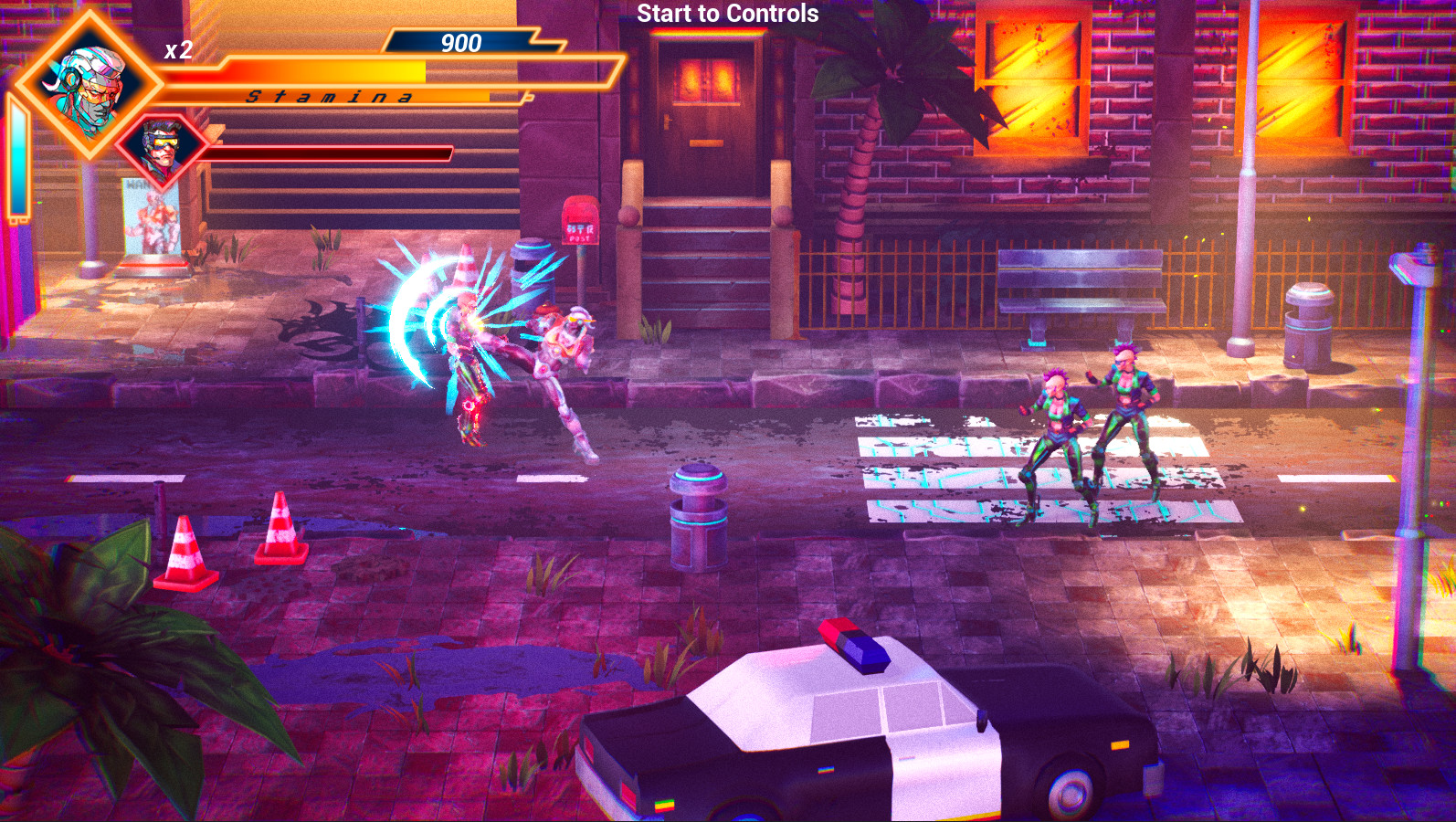
Task: Click the Stamina label text
Action: [x=327, y=96]
